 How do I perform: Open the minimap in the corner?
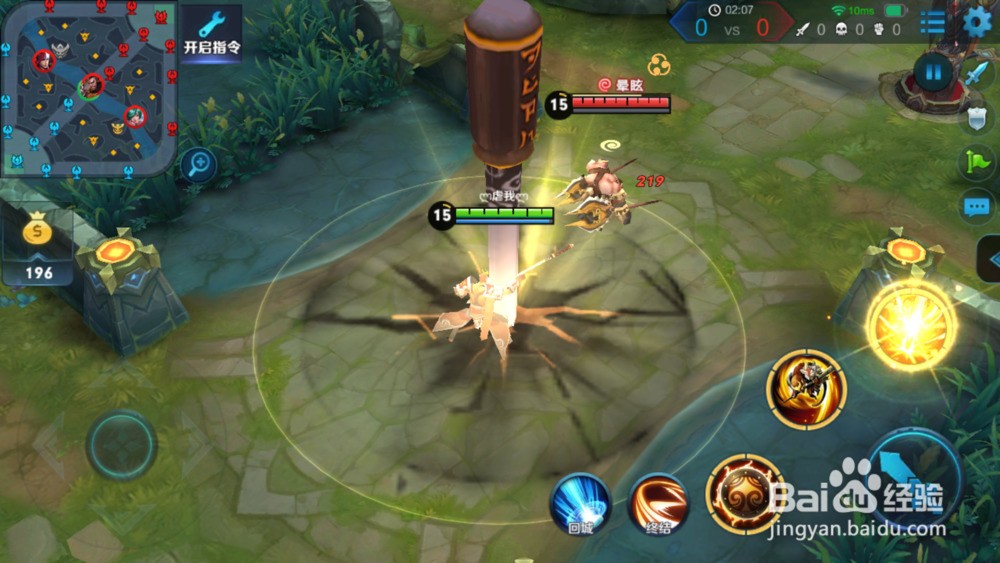point(90,88)
